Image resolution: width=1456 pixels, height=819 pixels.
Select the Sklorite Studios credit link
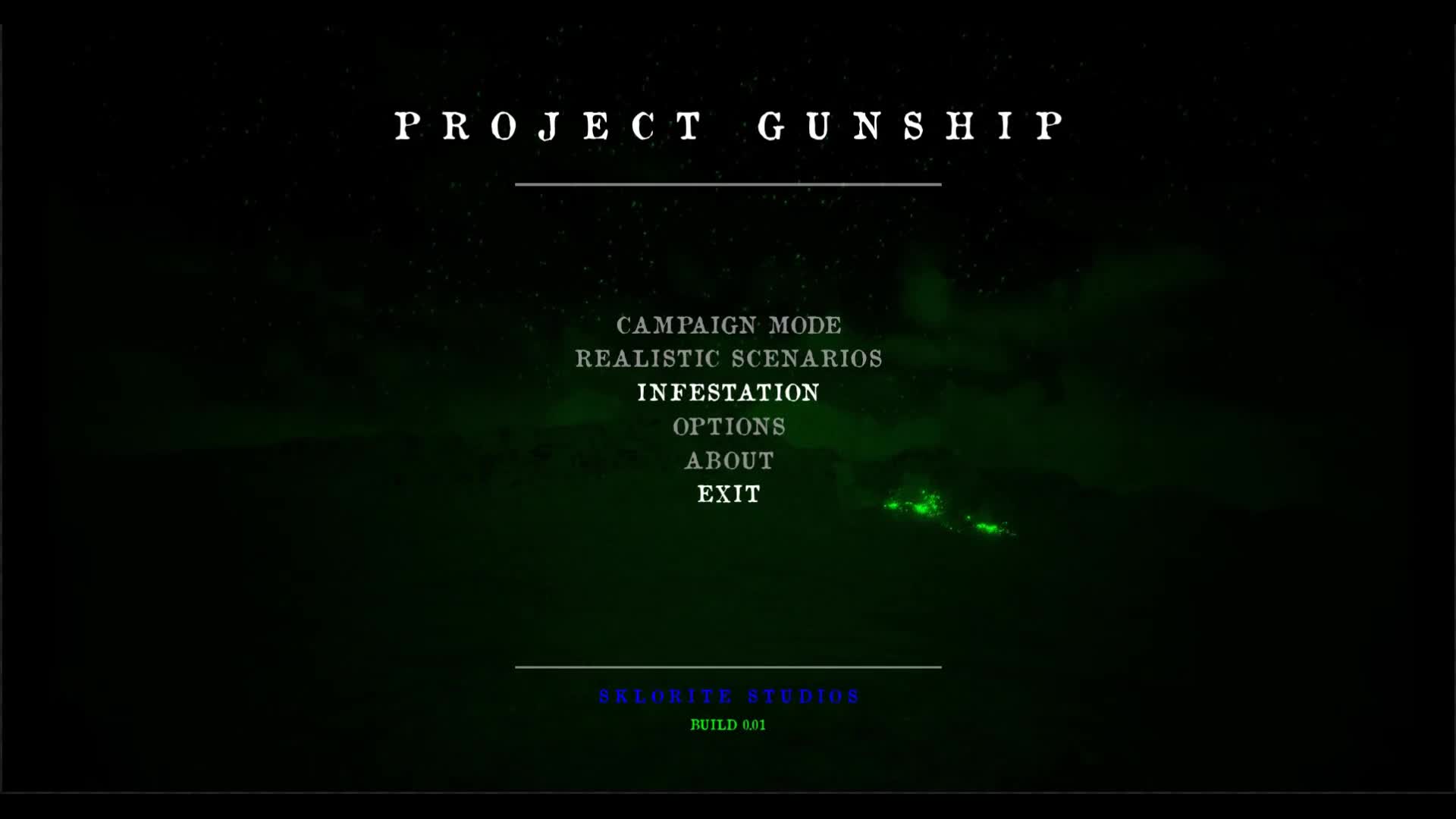coord(728,694)
